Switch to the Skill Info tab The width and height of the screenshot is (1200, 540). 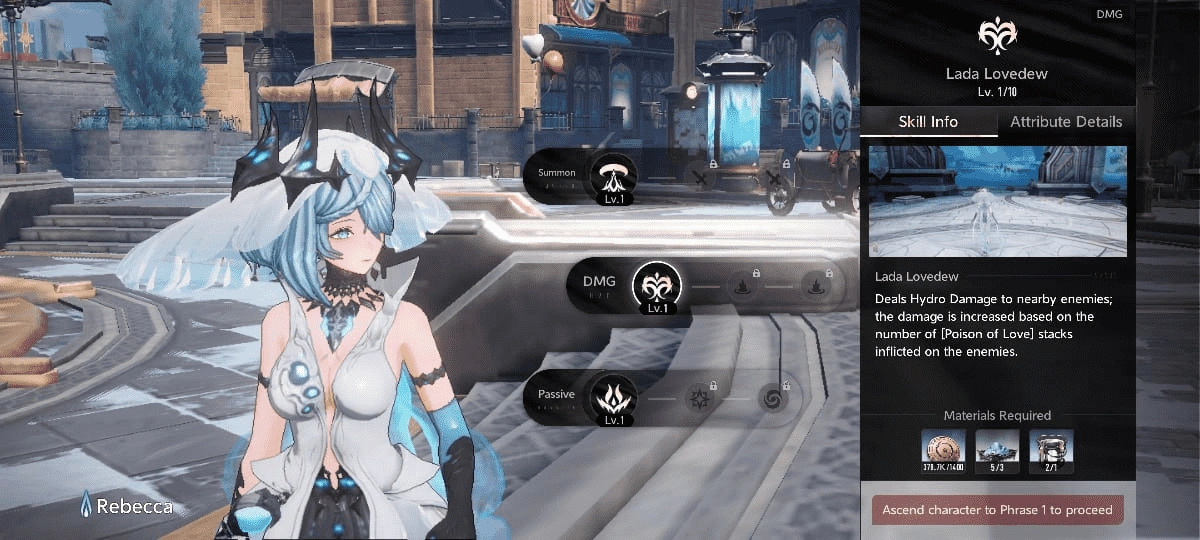pos(928,122)
